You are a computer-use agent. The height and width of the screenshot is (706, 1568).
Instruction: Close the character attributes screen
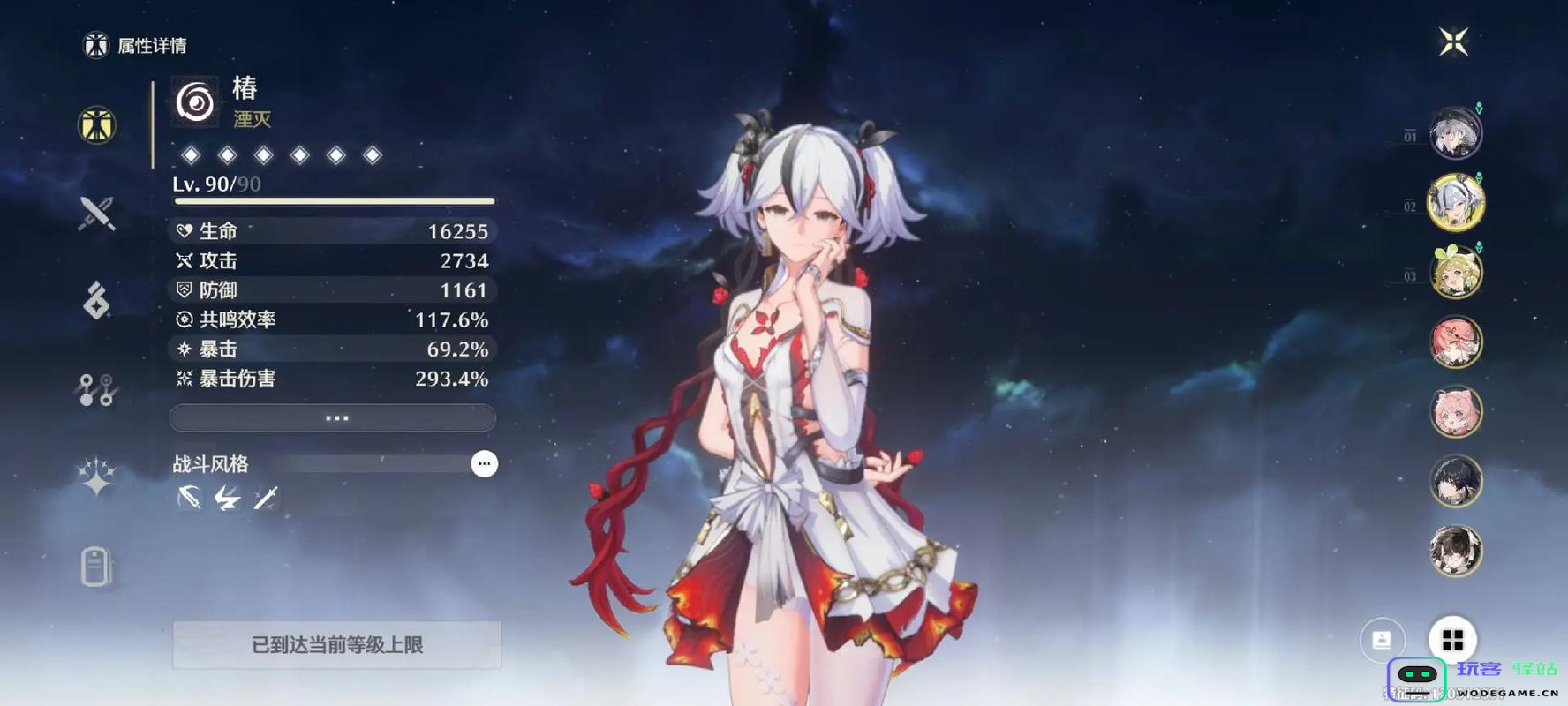coord(1453,41)
